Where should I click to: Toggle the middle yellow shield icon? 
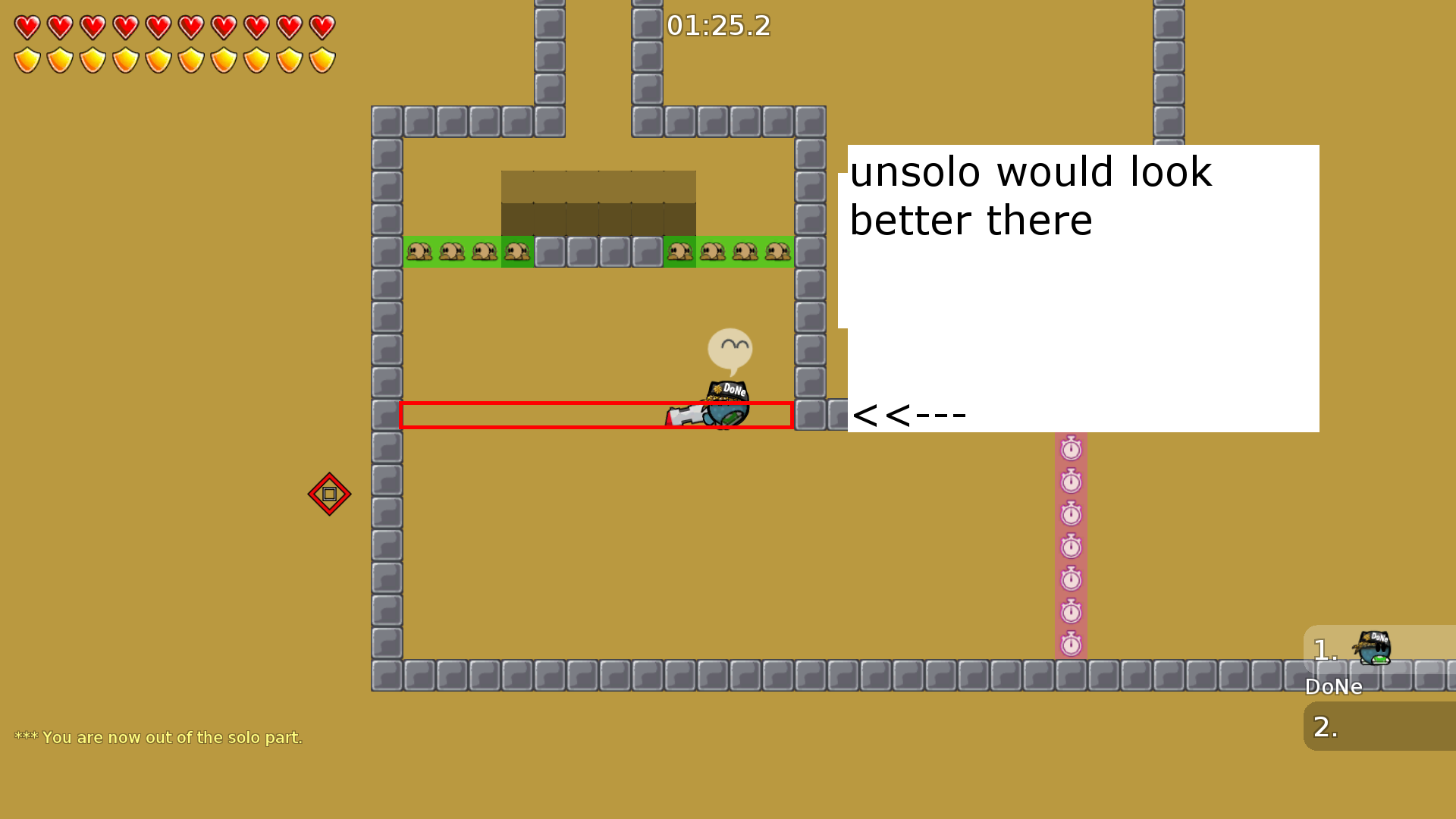pos(159,59)
